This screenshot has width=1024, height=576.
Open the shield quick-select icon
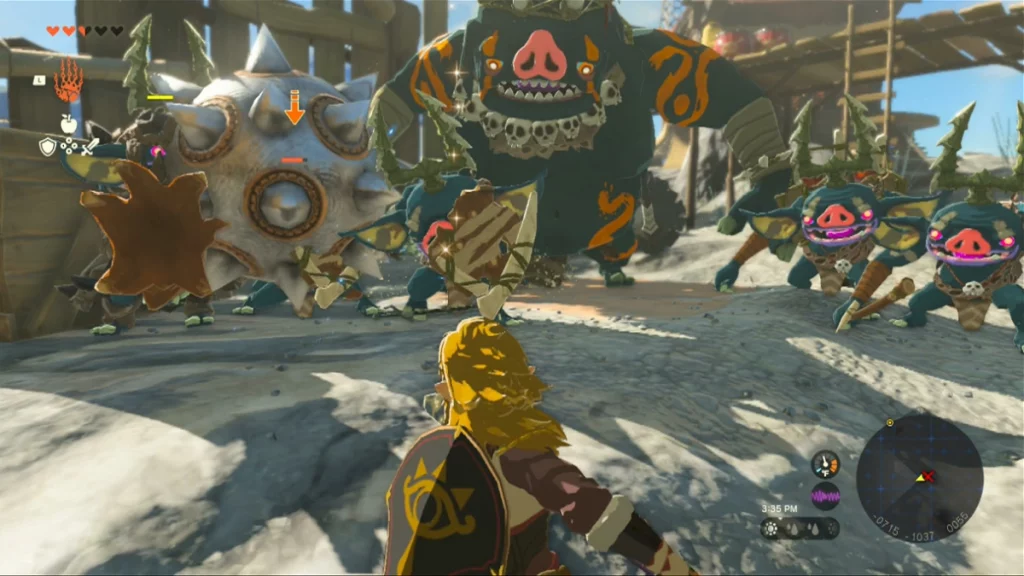coord(47,147)
